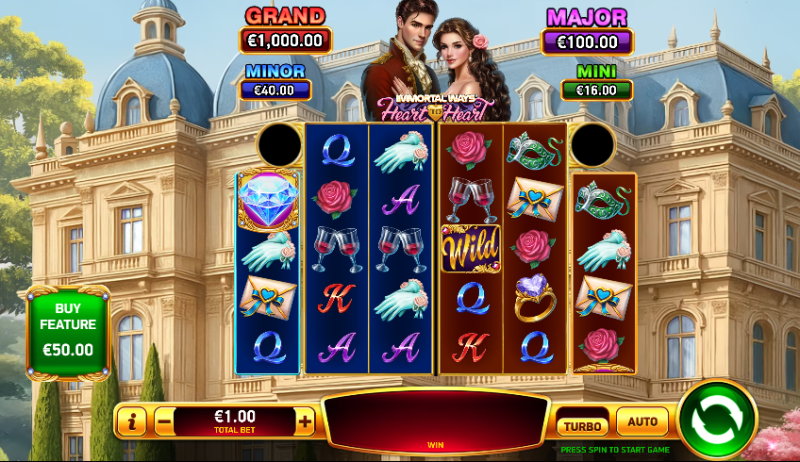Decrease total bet with the minus button
This screenshot has height=462, width=800.
tap(164, 422)
